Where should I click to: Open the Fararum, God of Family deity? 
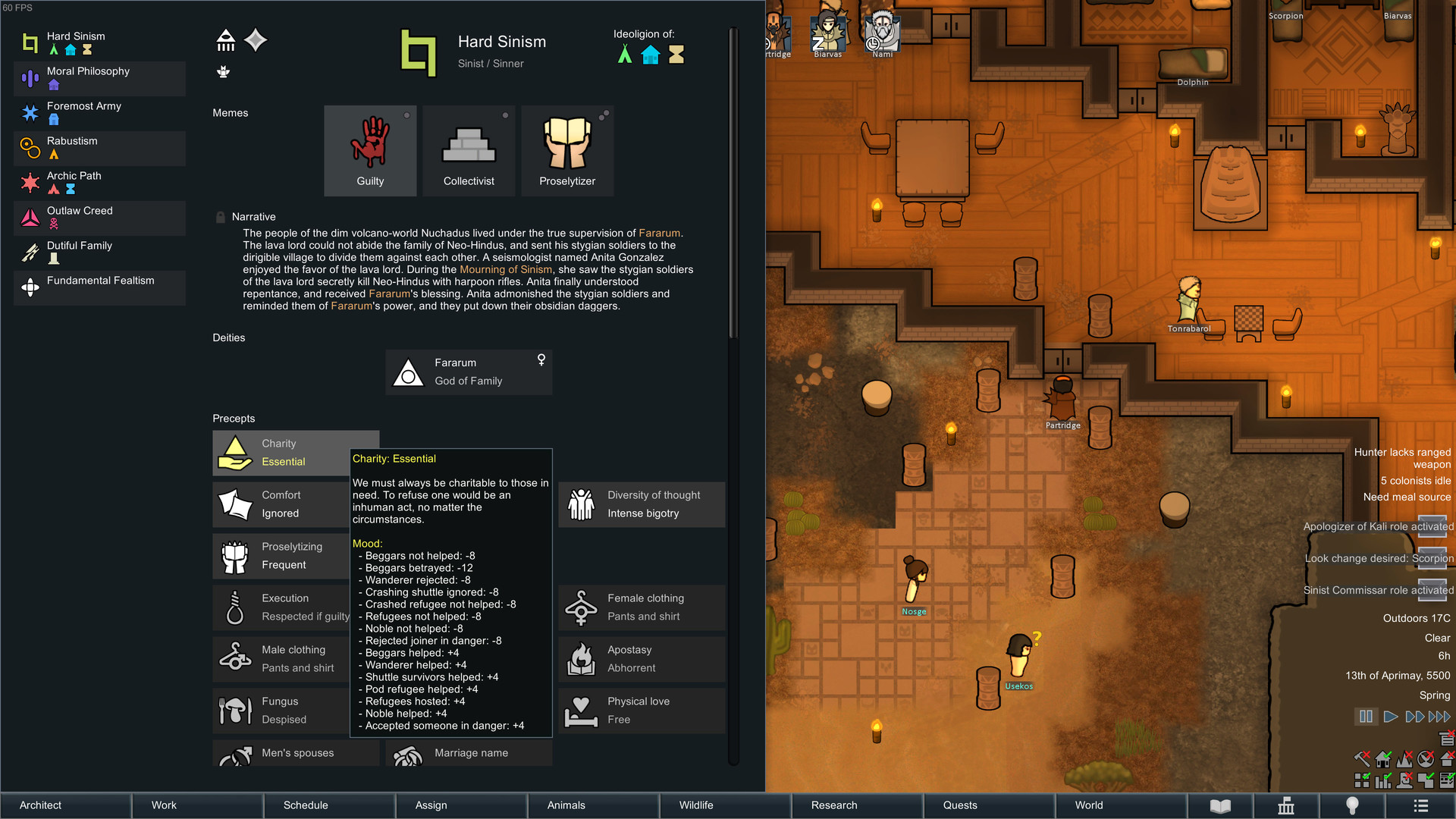(469, 372)
